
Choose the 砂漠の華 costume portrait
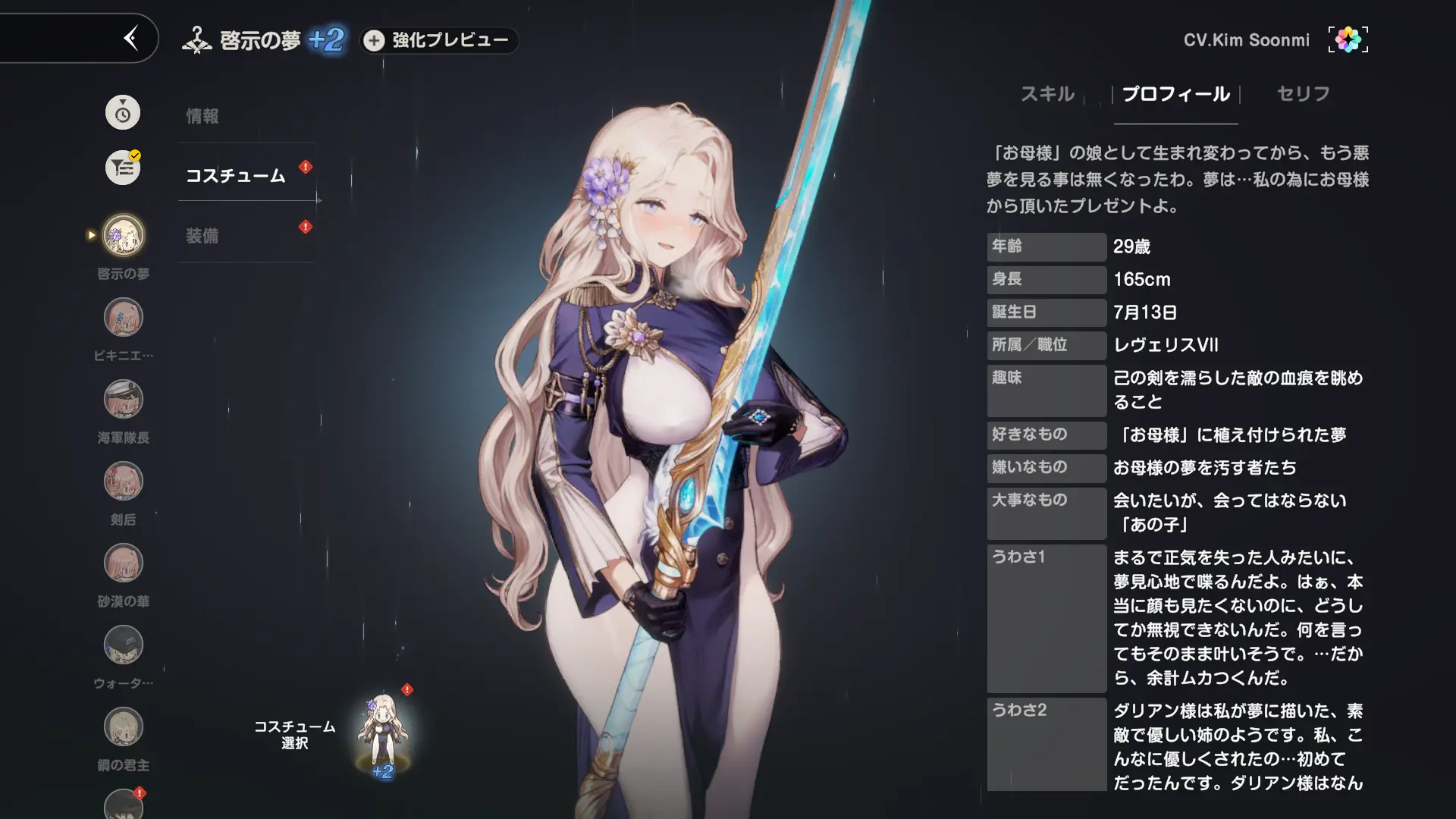tap(124, 563)
